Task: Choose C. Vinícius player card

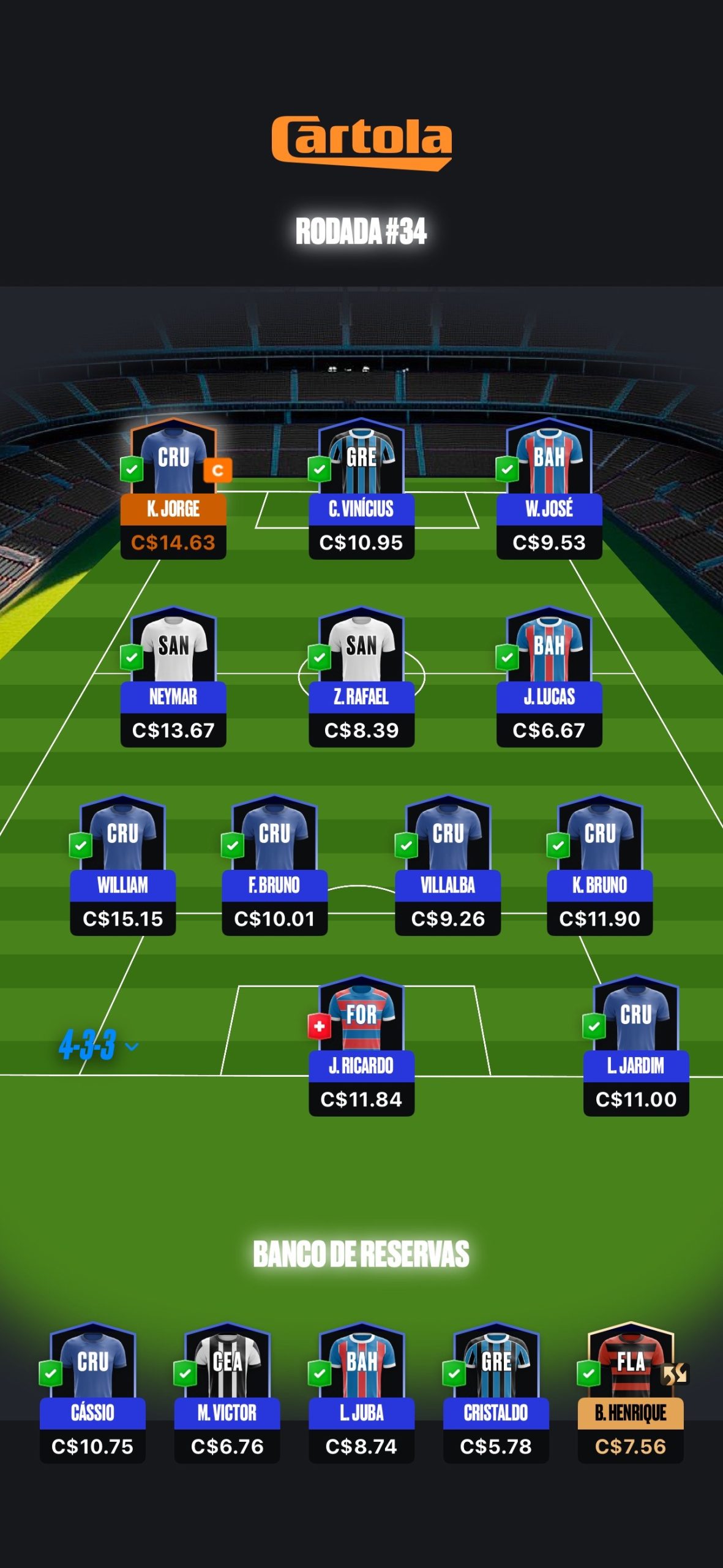Action: coord(361,490)
